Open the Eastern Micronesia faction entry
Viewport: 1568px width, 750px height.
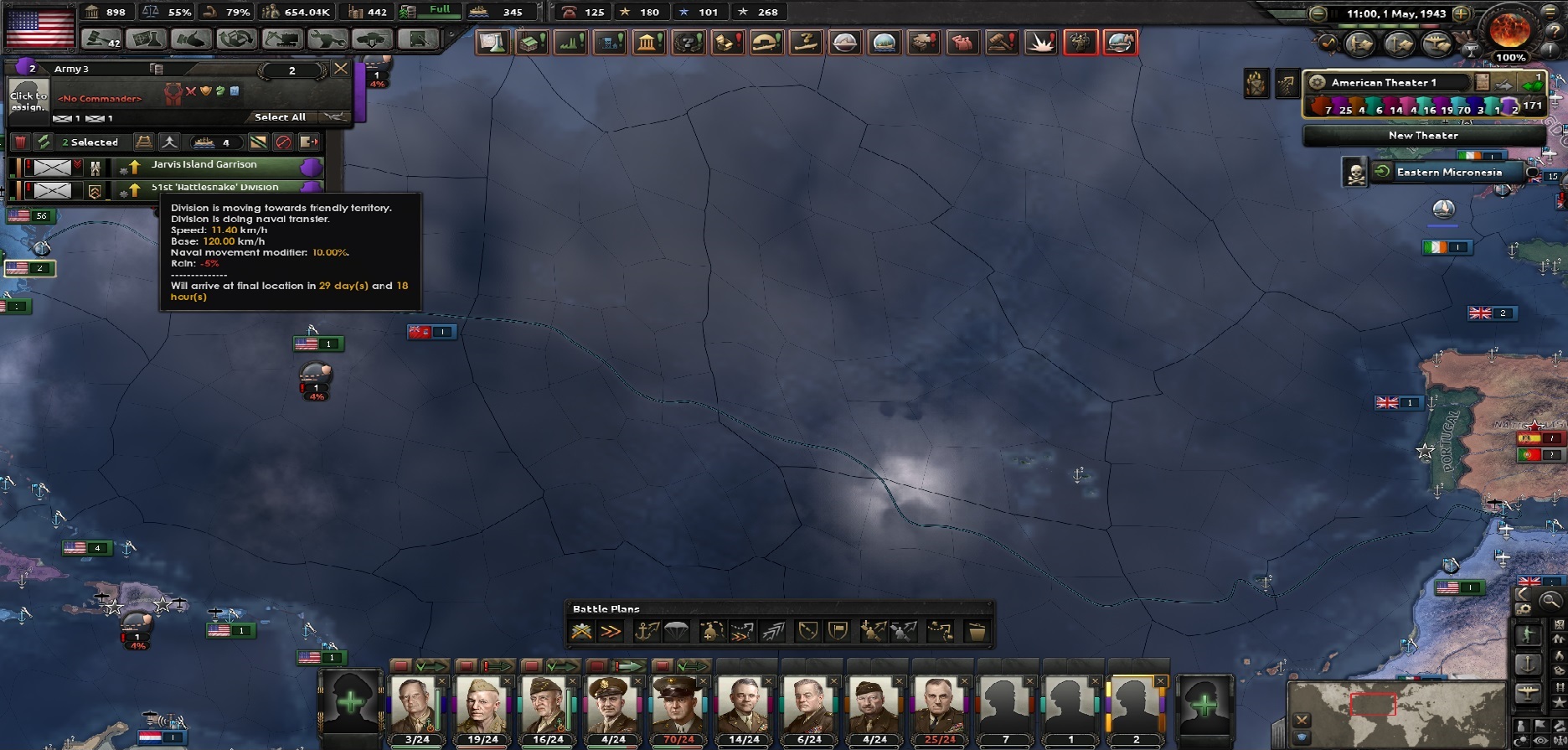click(x=1448, y=172)
